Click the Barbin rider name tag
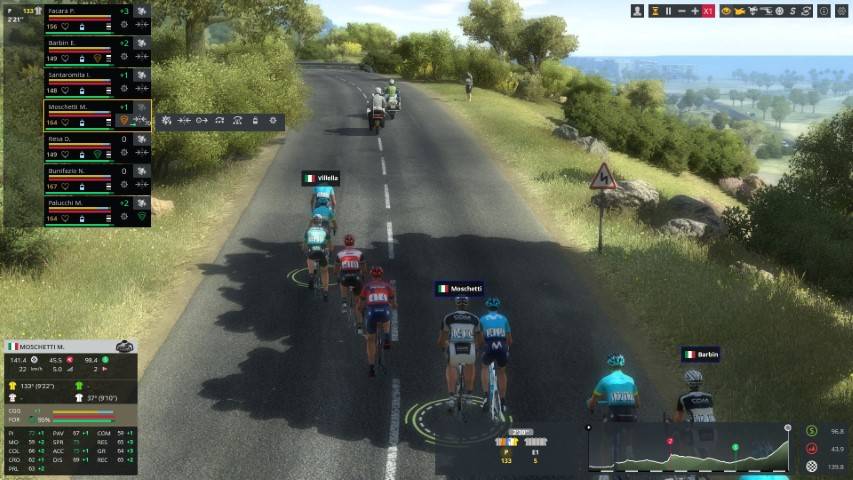The image size is (853, 480). pos(701,354)
